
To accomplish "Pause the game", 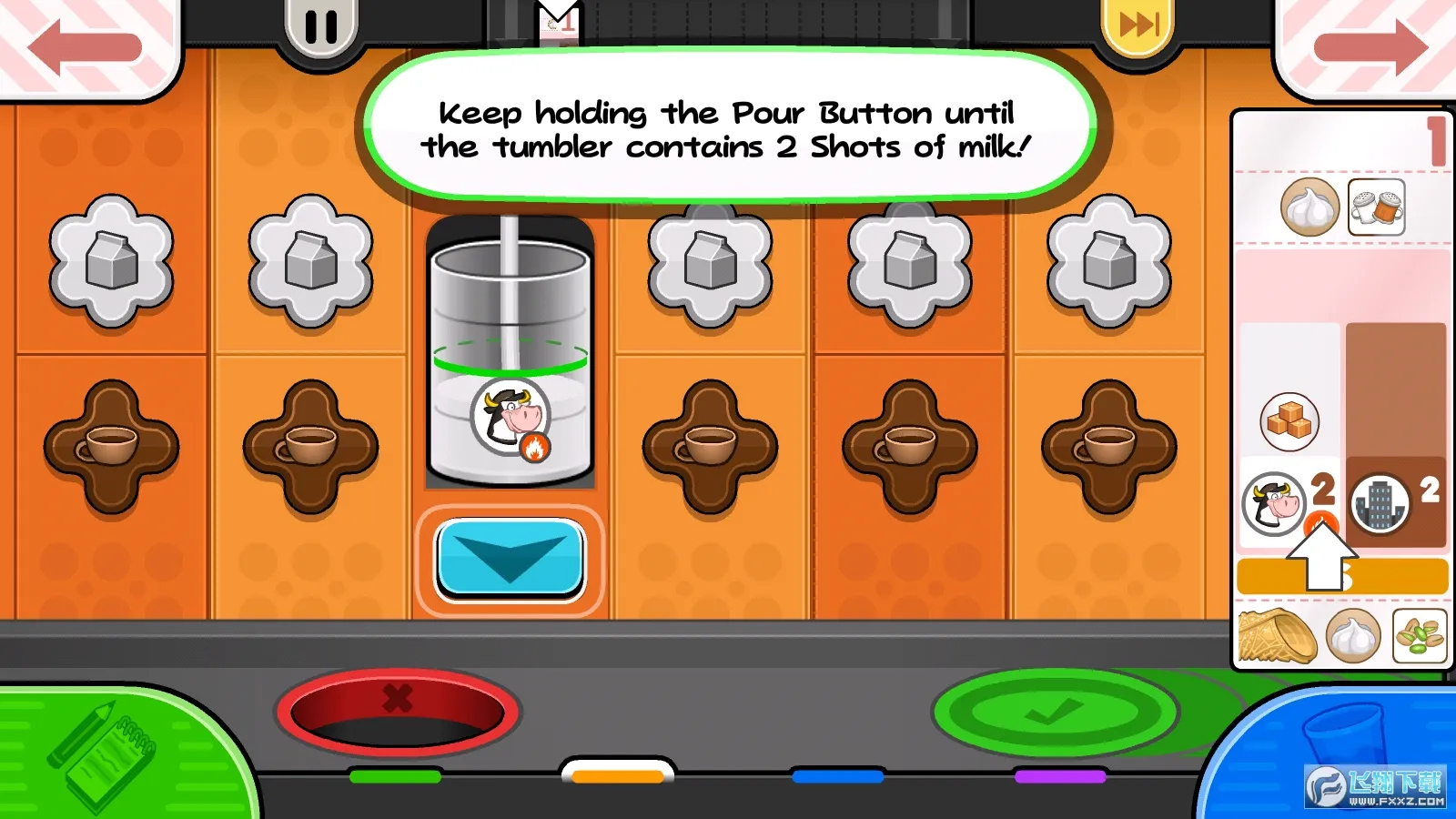I will (x=320, y=27).
